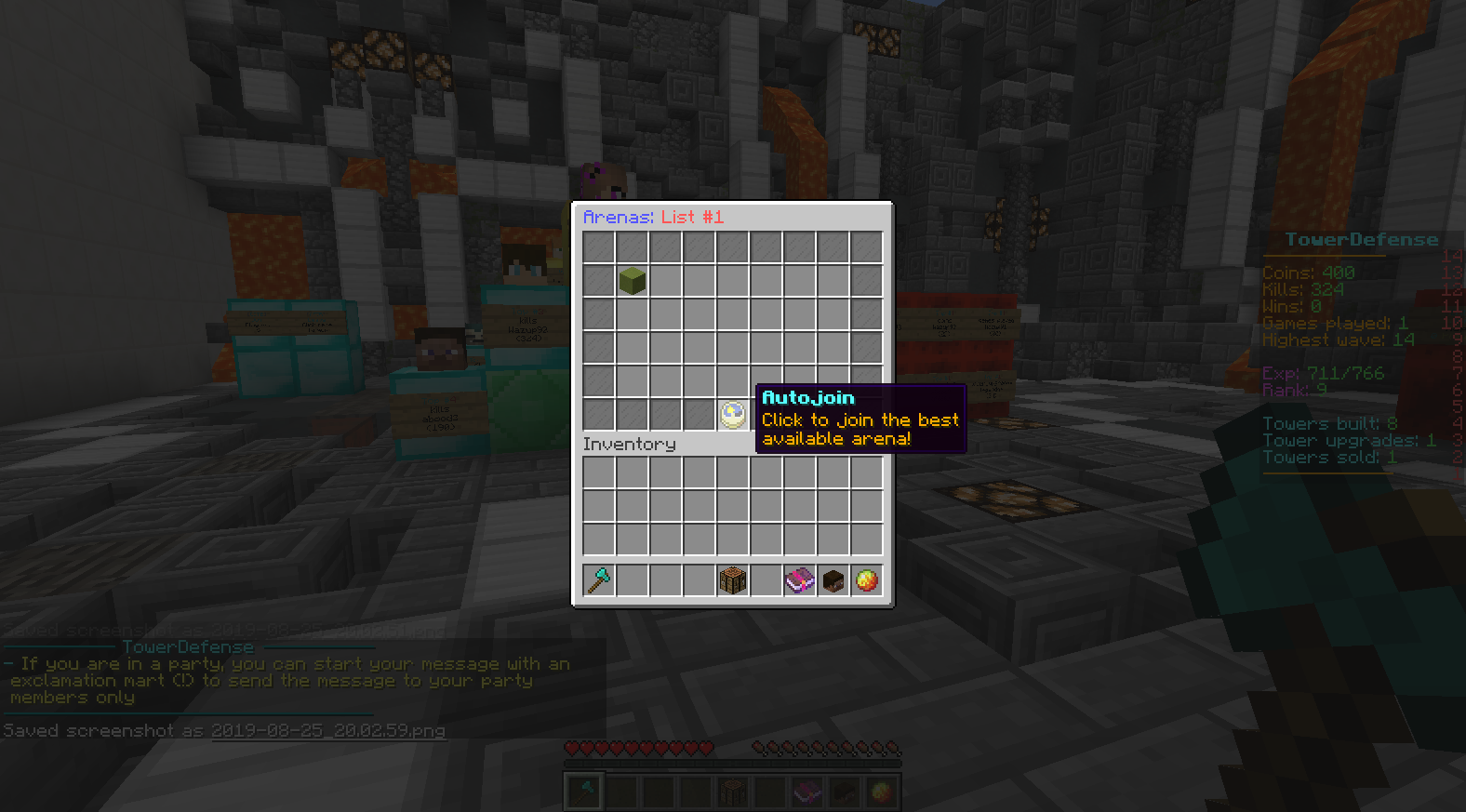The height and width of the screenshot is (812, 1466).
Task: Click the enchanted book in the GUI's bottom item row
Action: tap(799, 579)
